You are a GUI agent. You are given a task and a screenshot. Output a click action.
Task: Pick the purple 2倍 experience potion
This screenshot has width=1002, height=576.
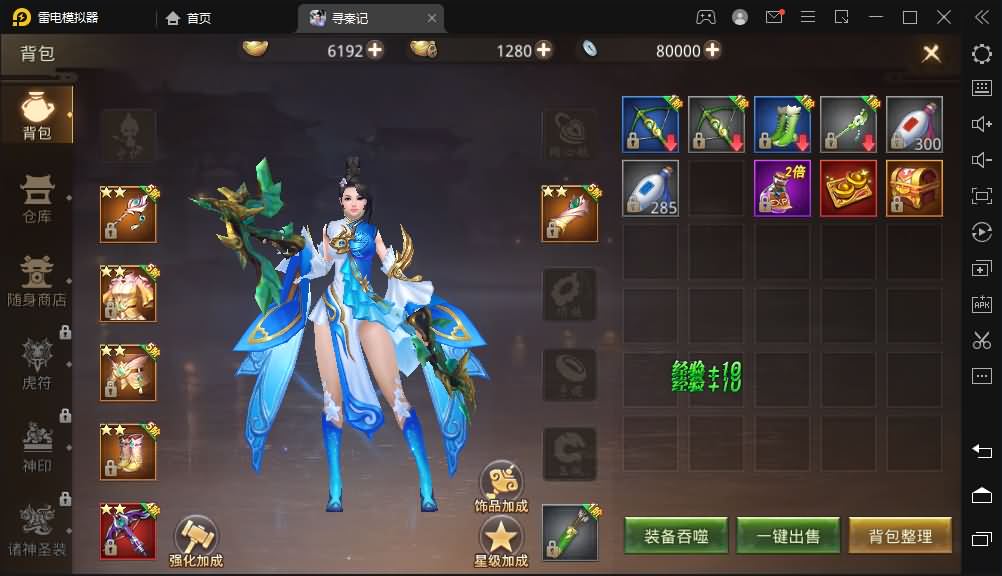[x=782, y=188]
